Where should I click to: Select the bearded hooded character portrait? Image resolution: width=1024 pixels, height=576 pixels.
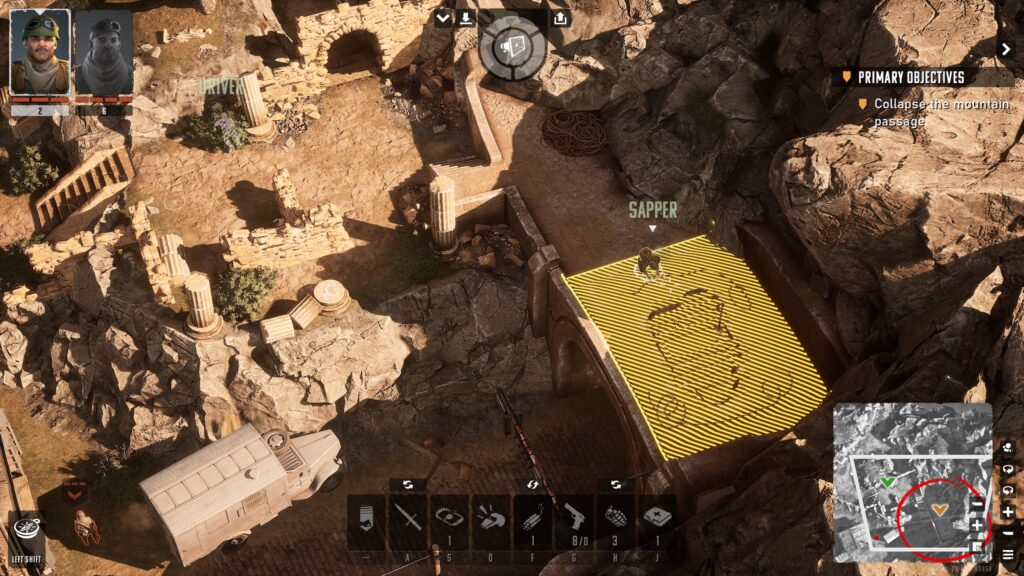(103, 51)
